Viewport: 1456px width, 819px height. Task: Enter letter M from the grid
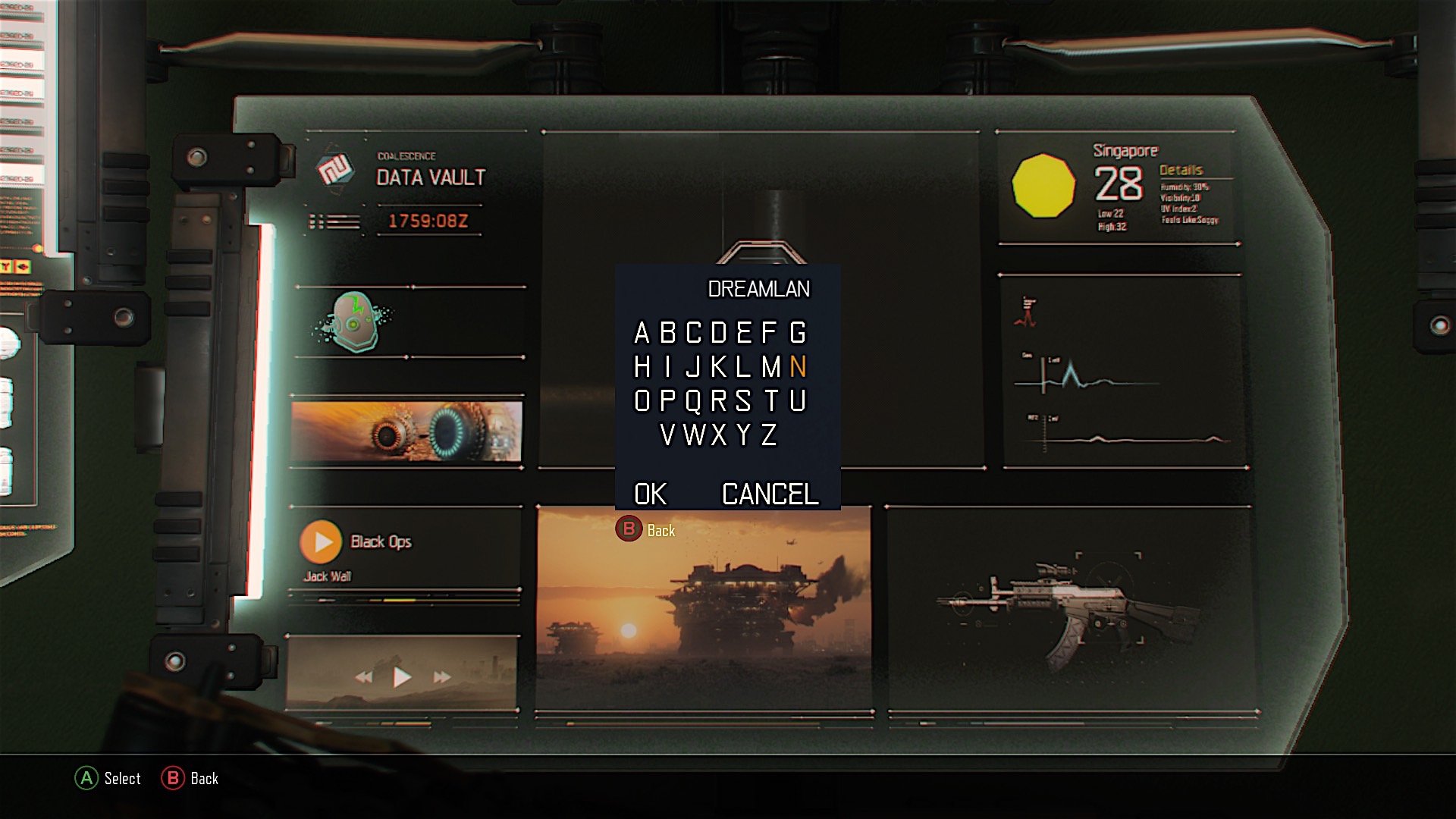coord(771,368)
